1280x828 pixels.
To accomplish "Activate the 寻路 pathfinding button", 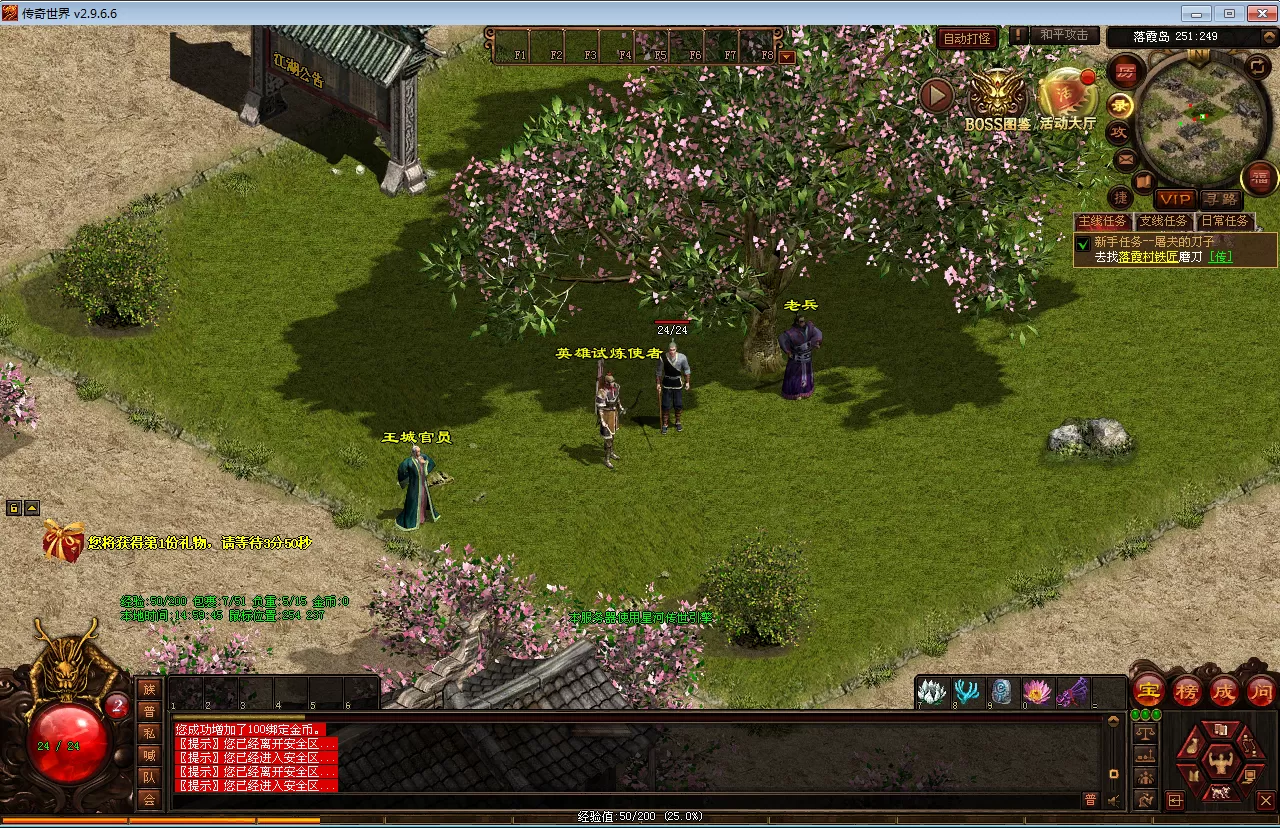I will coord(1220,199).
